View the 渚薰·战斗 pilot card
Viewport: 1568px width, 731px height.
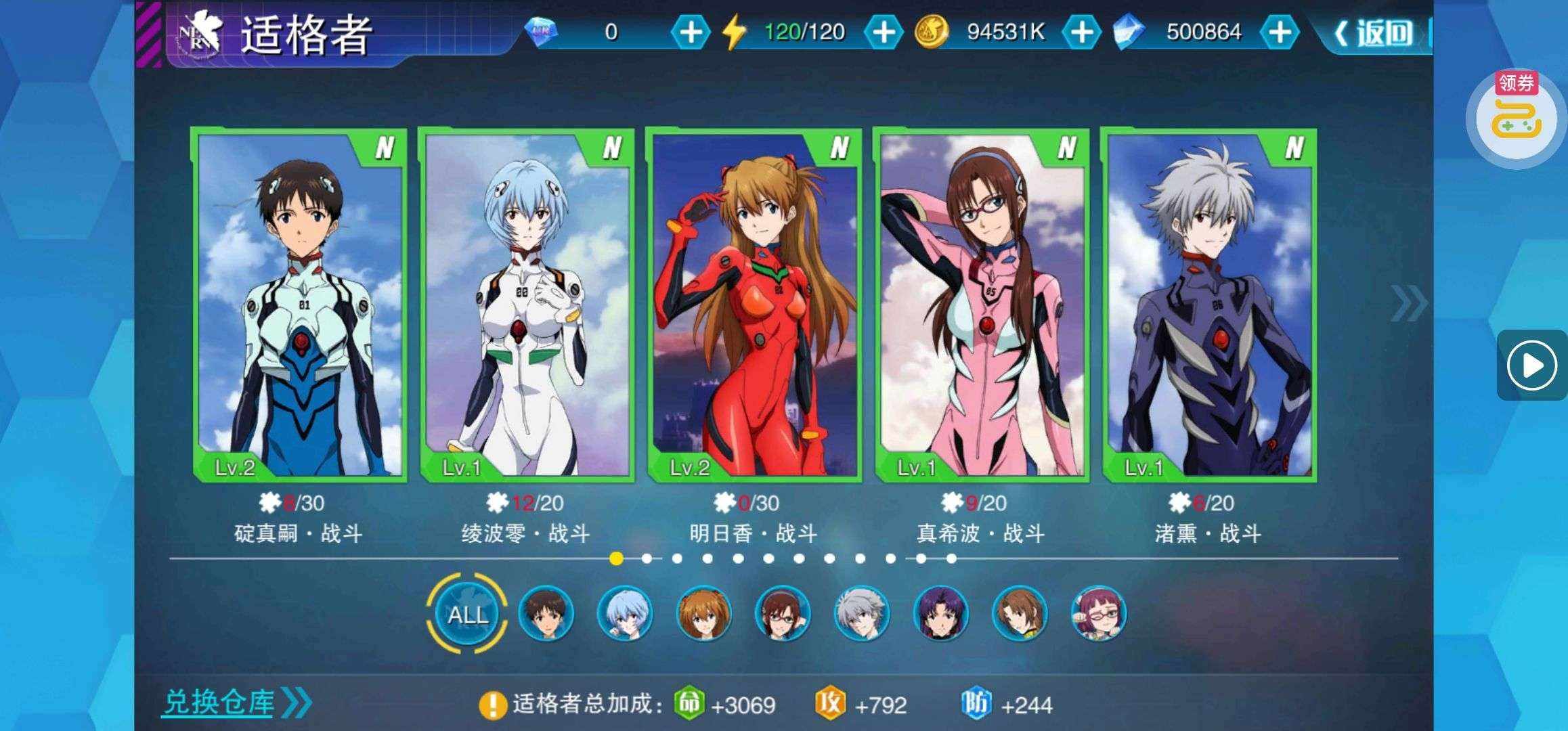click(x=1208, y=305)
